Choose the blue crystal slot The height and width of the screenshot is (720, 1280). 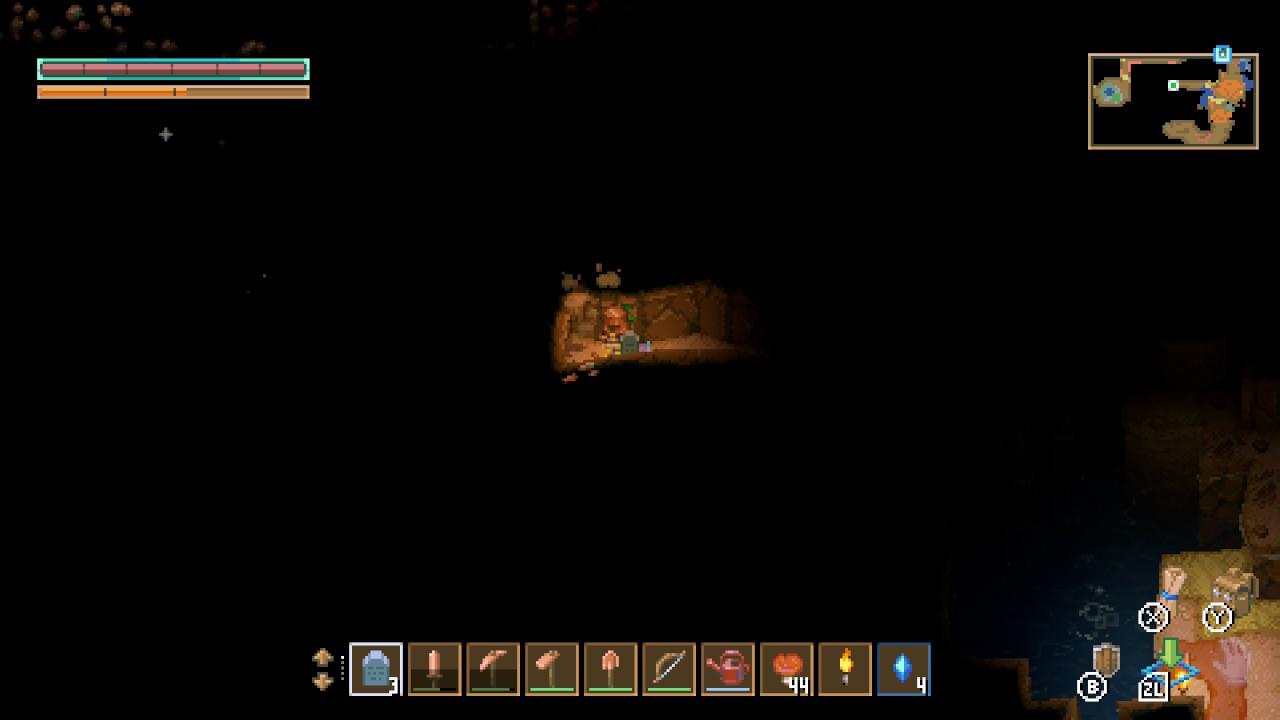904,669
